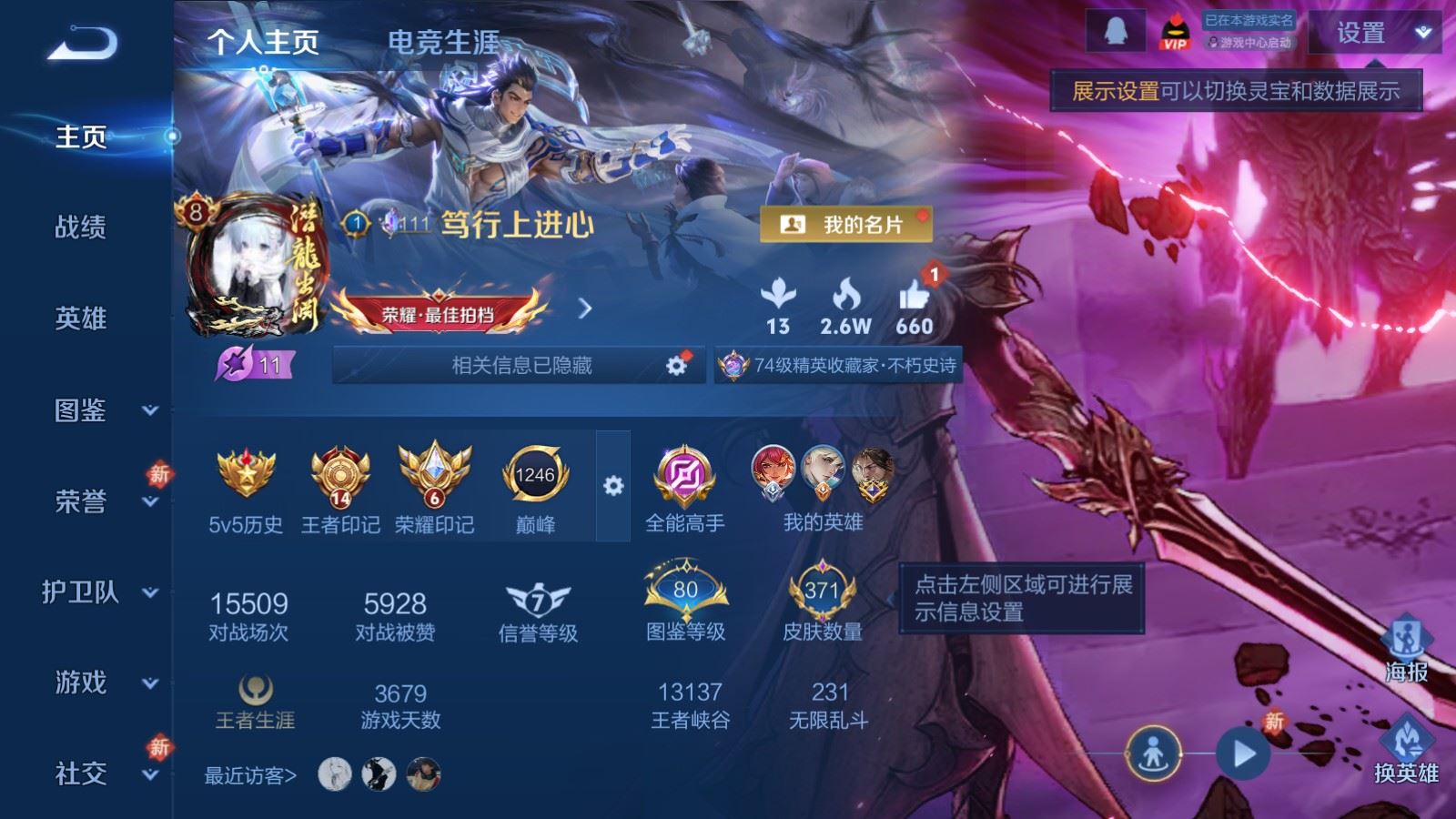Open the 王者印记 badge with number 14

pyautogui.click(x=339, y=475)
